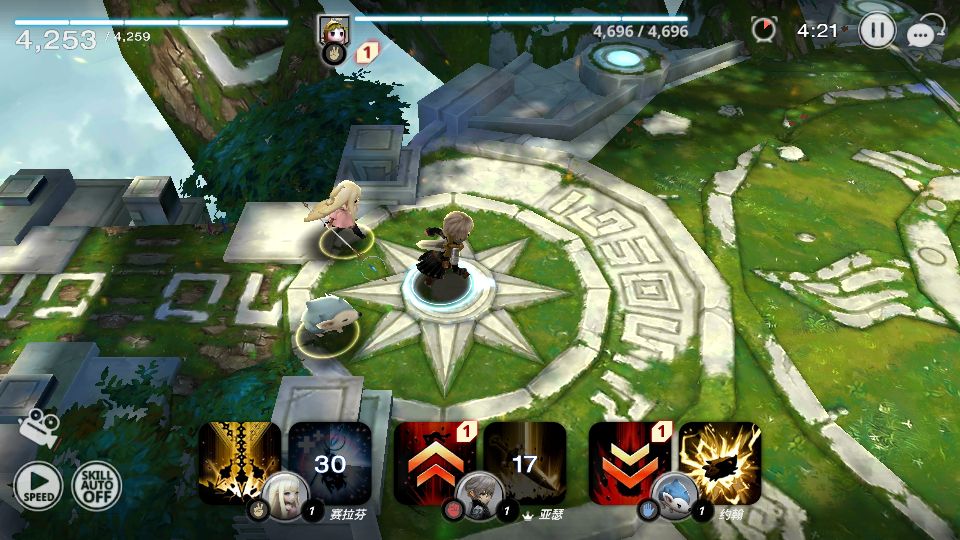Click the enemy leader portrait beside the health bar

coord(333,31)
